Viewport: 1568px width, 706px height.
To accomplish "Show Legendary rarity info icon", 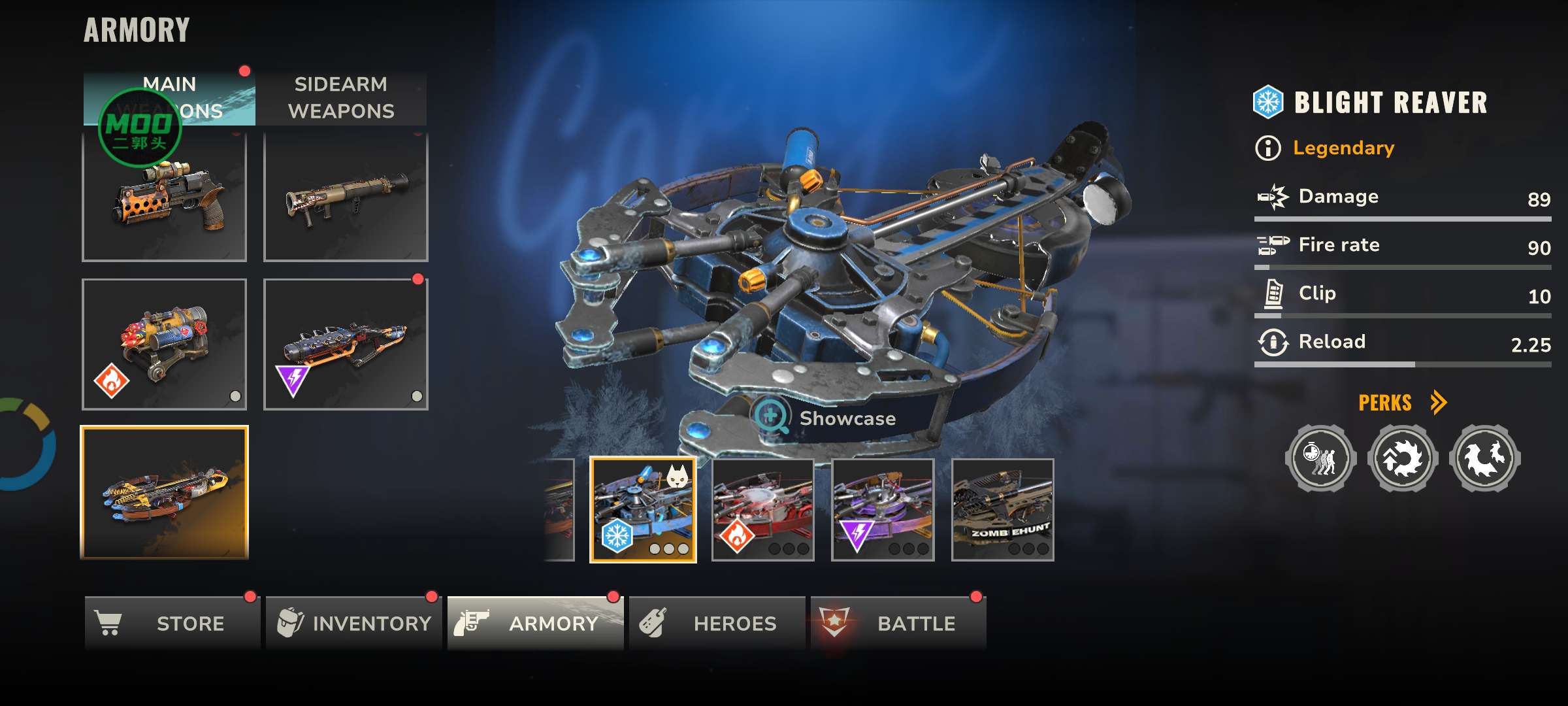I will tap(1268, 148).
